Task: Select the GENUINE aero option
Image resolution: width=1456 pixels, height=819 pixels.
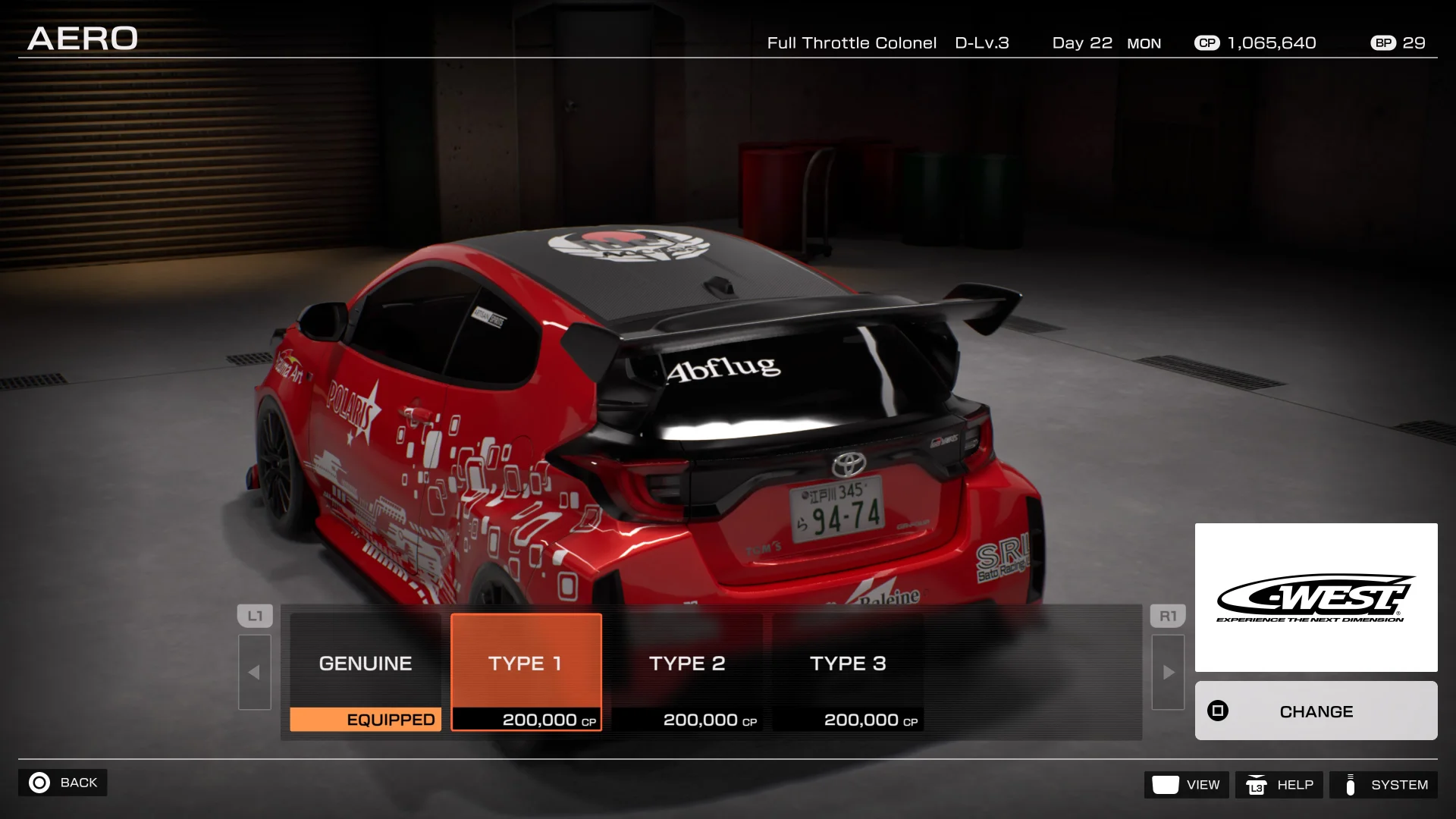Action: tap(365, 671)
